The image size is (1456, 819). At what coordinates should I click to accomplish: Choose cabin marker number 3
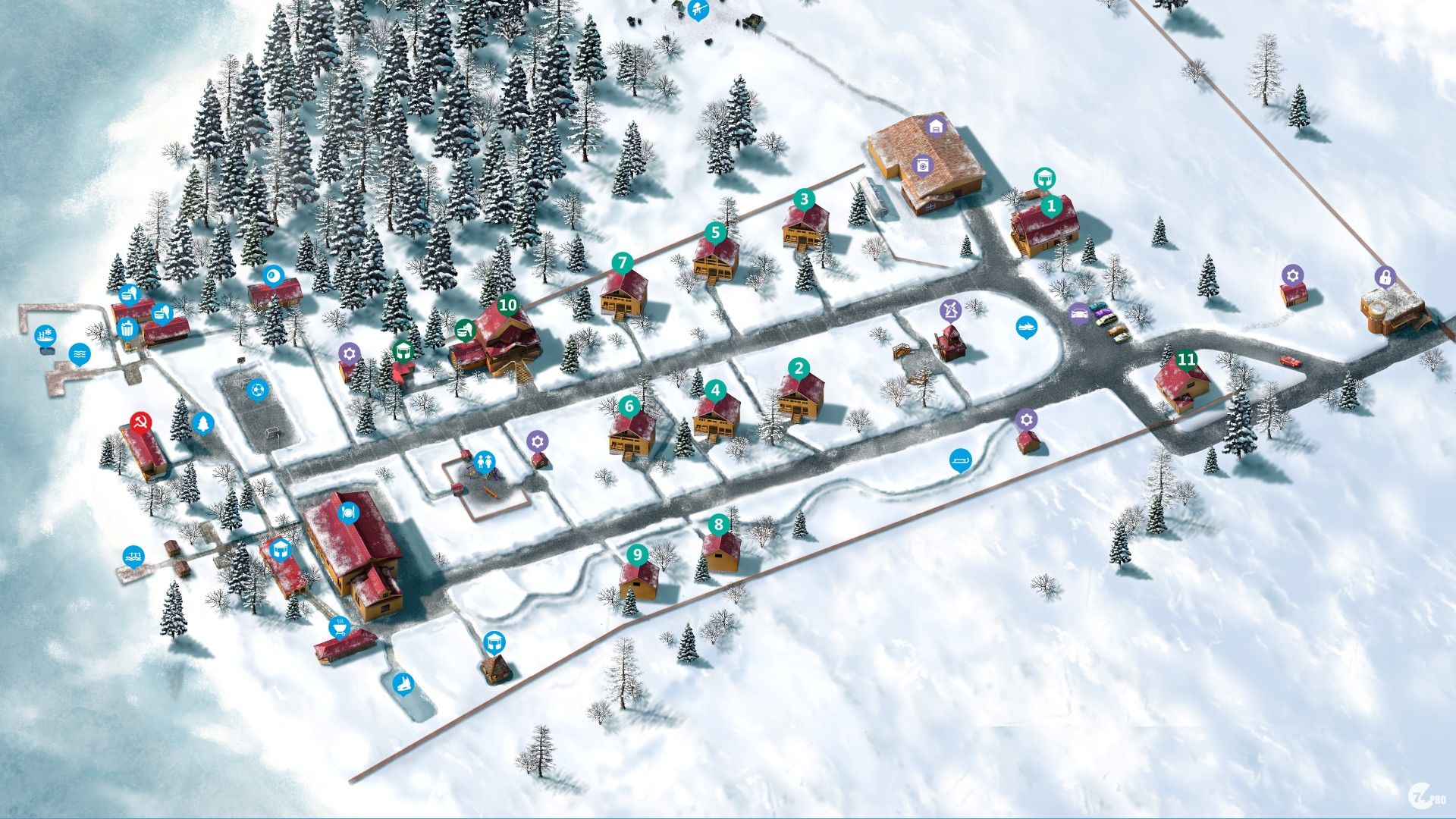tap(804, 199)
